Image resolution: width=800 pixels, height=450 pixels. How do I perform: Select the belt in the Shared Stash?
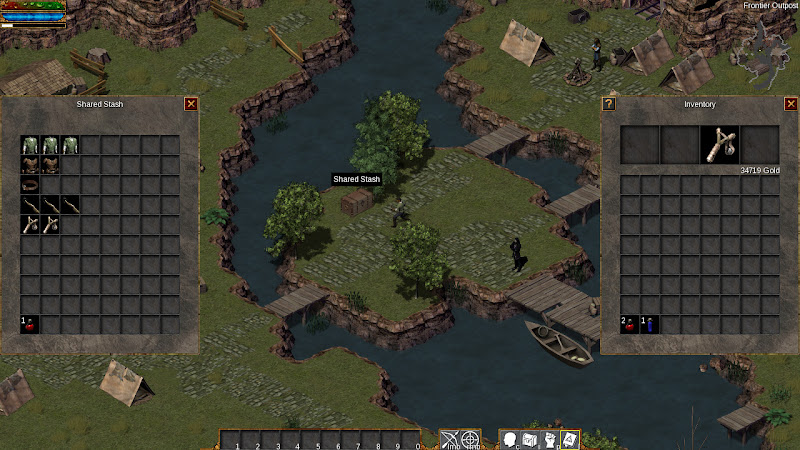tap(30, 184)
